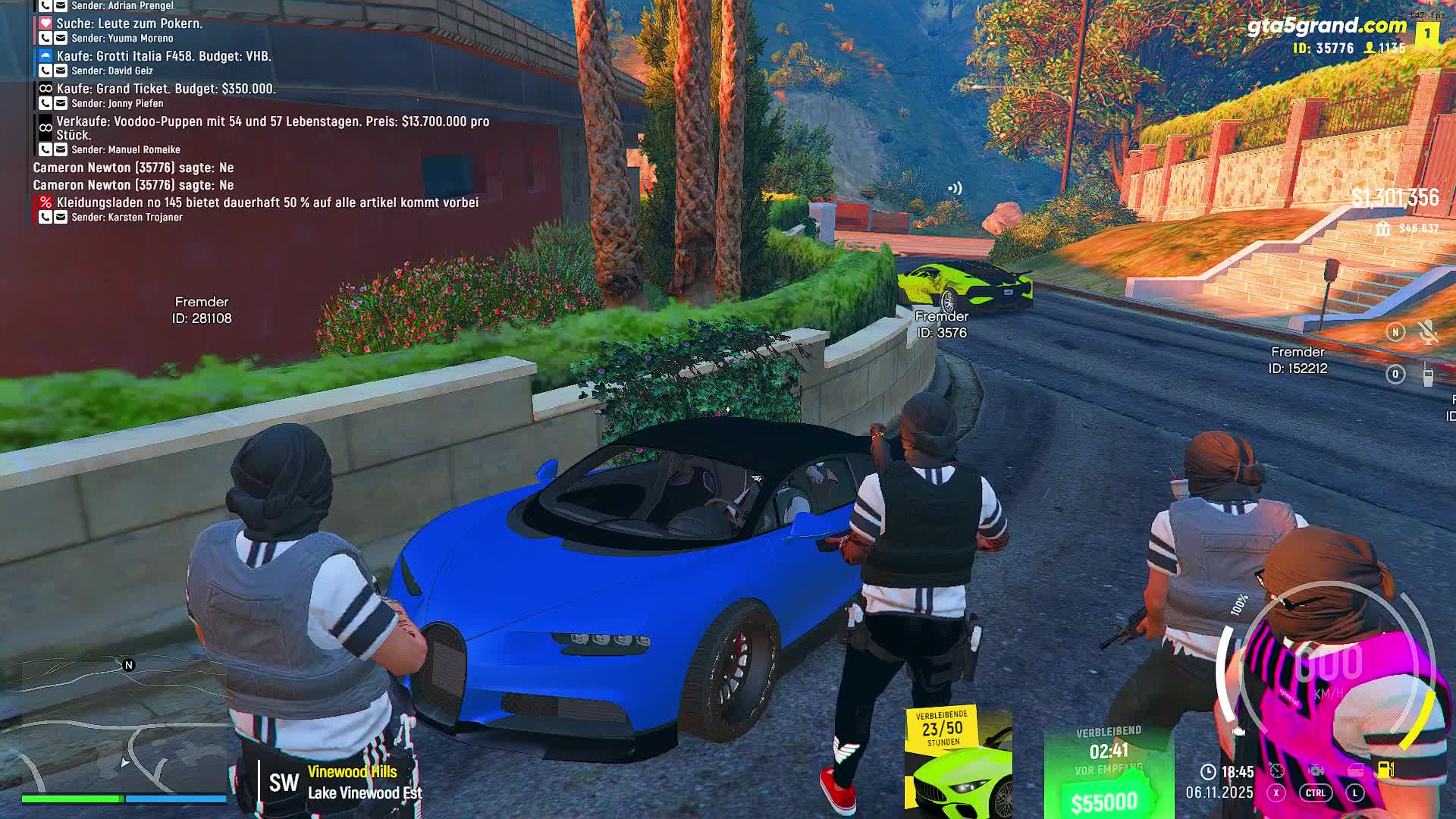Message David Geiz using the envelope icon
Screen dimensions: 1456x819
click(61, 71)
